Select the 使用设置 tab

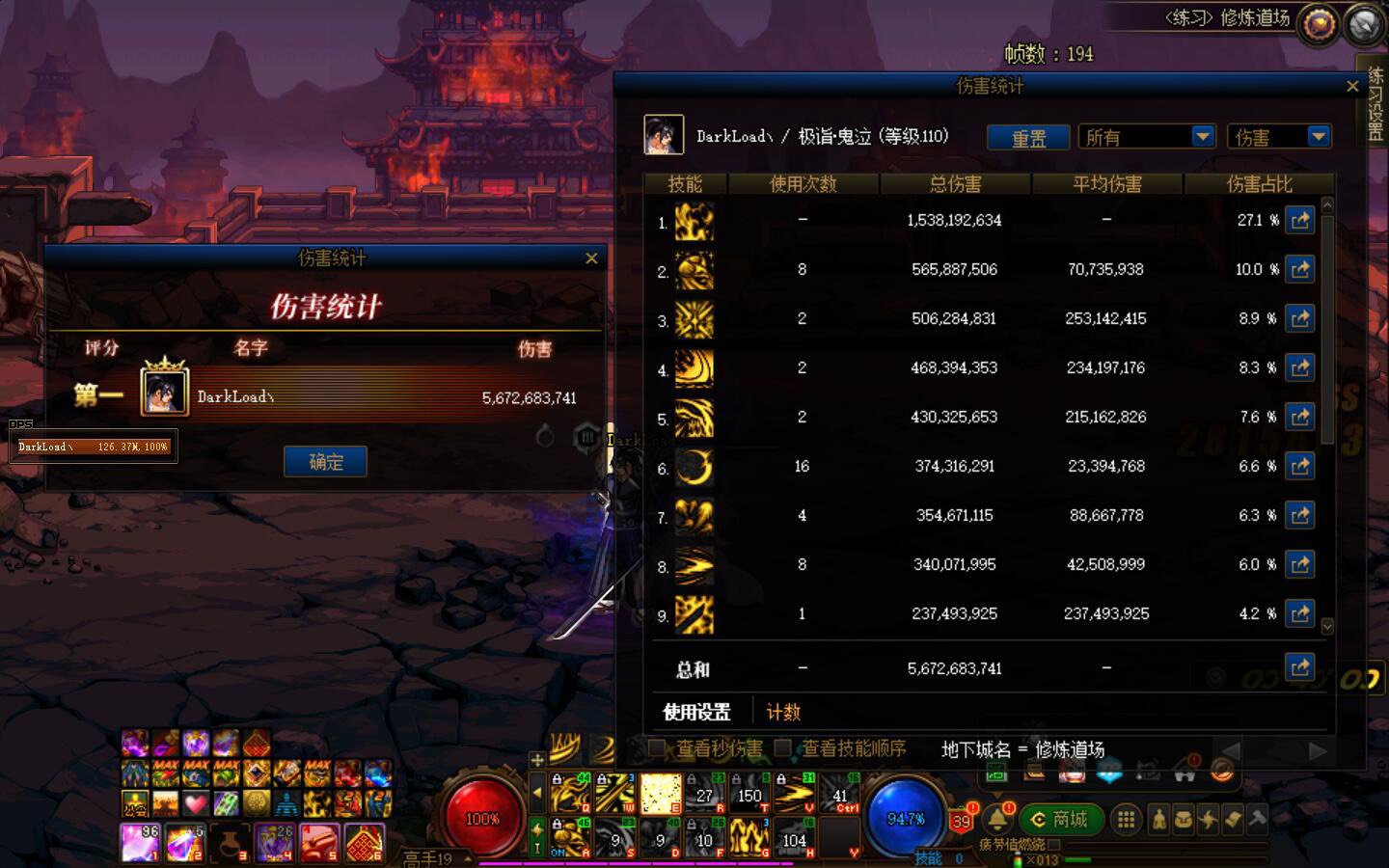click(x=696, y=712)
